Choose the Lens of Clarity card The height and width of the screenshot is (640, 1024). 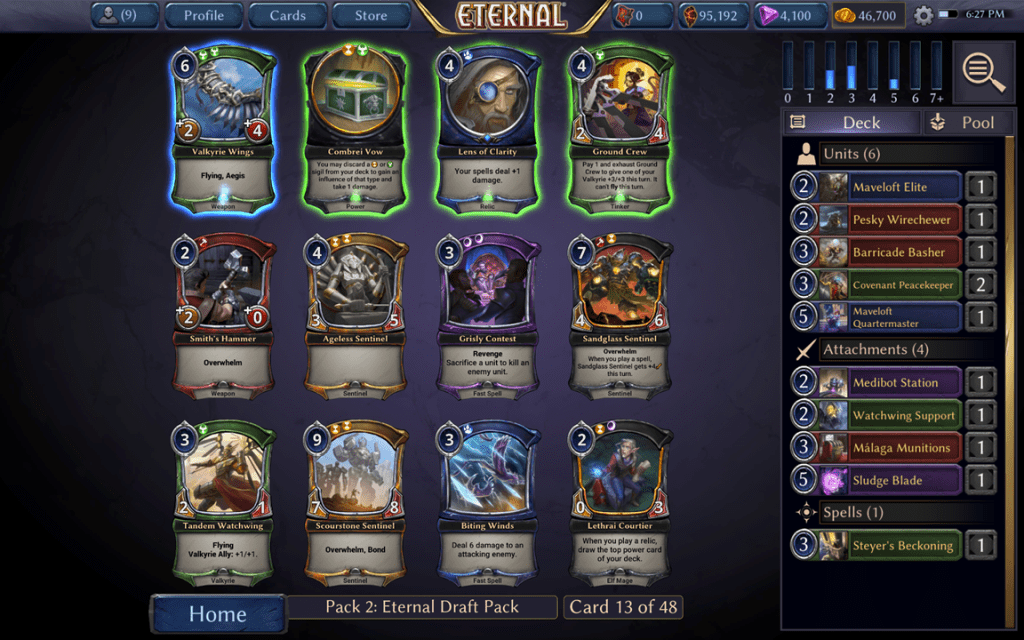tap(488, 130)
